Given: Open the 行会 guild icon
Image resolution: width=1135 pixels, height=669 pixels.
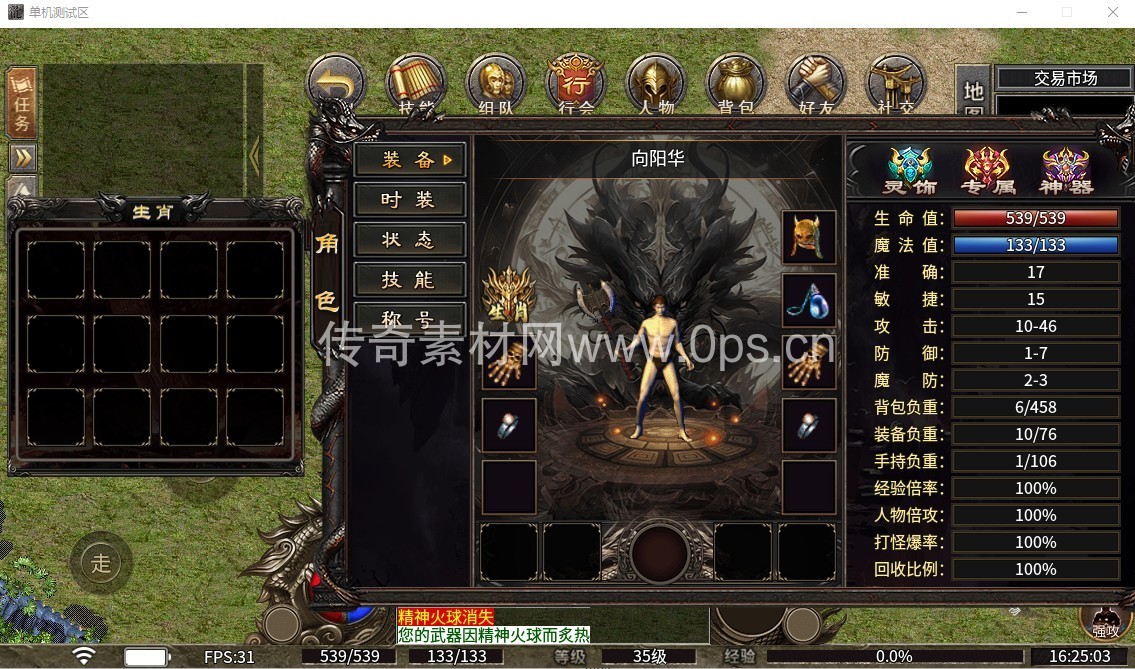Looking at the screenshot, I should point(576,84).
